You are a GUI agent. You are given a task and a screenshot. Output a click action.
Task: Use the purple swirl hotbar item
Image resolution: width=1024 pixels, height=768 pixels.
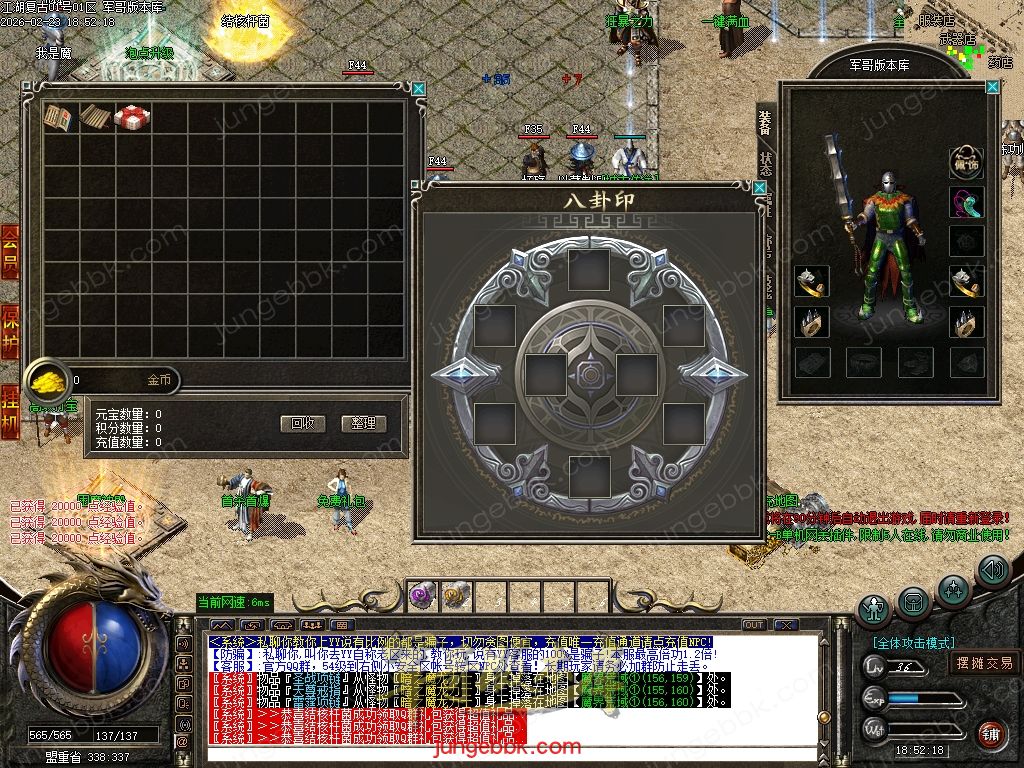(x=421, y=597)
